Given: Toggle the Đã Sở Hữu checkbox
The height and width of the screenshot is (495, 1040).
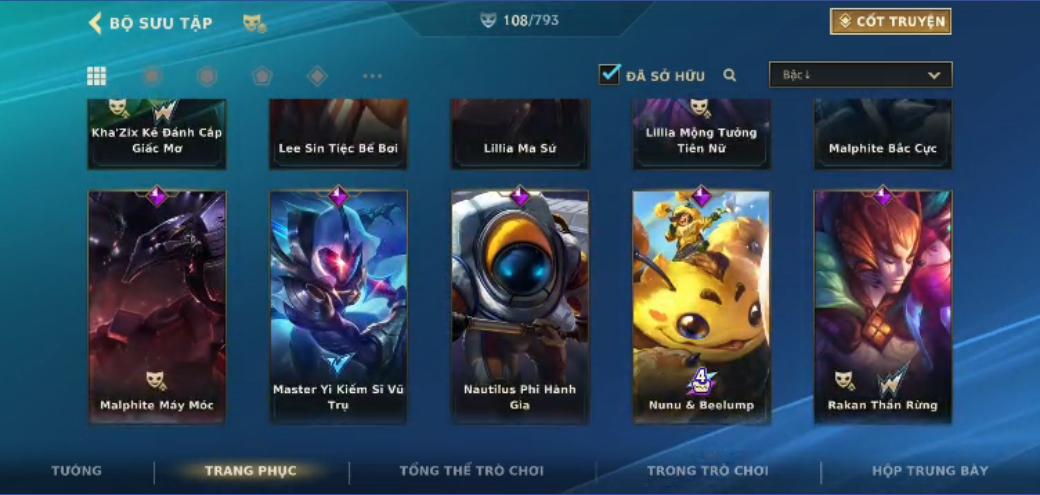Looking at the screenshot, I should pyautogui.click(x=609, y=75).
